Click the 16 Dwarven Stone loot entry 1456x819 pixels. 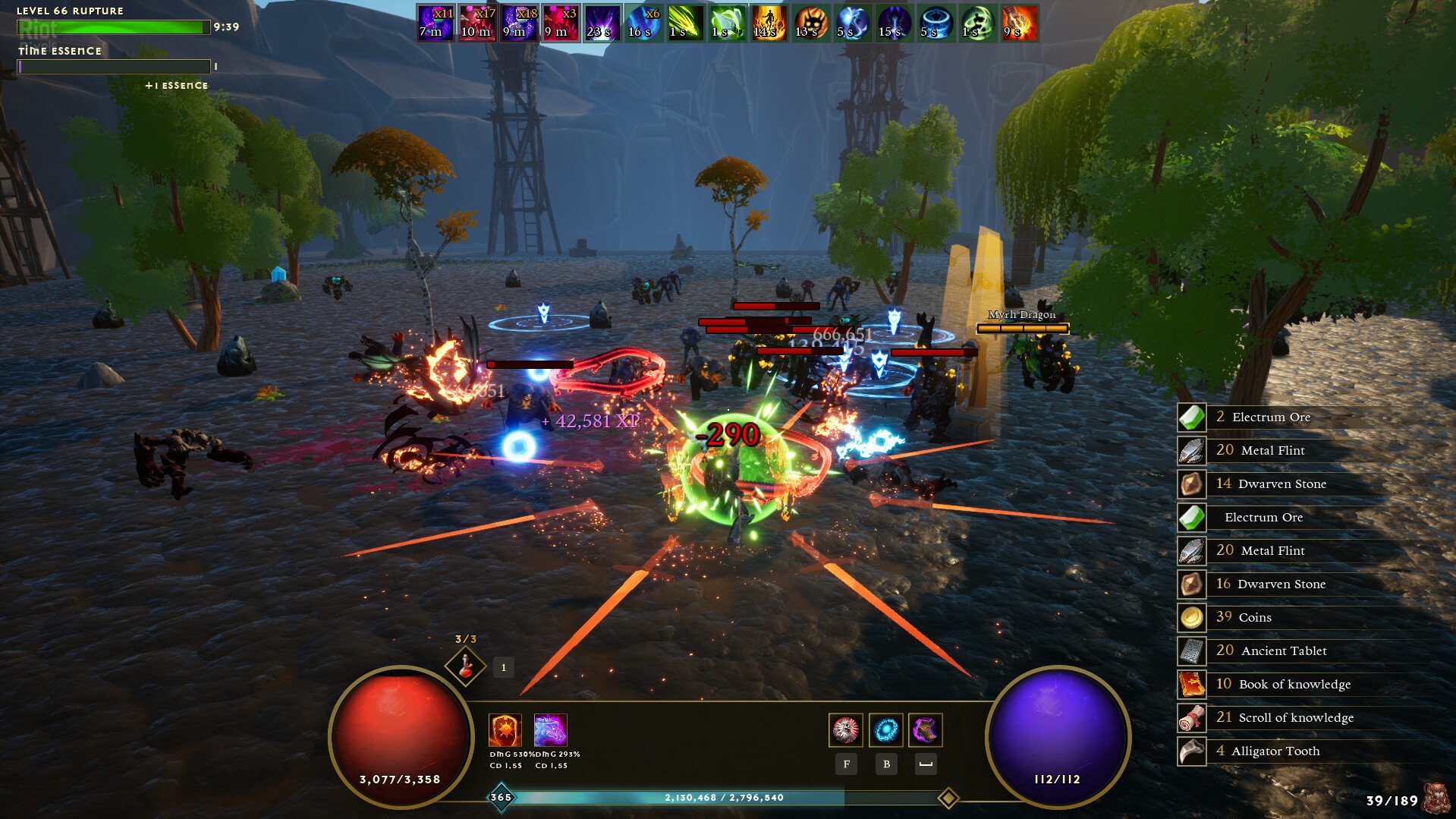[1281, 584]
